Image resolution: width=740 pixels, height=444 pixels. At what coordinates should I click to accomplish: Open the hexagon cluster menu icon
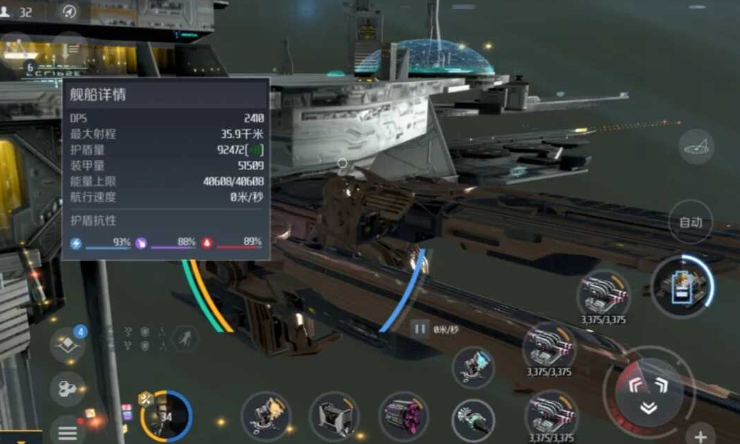coord(67,387)
